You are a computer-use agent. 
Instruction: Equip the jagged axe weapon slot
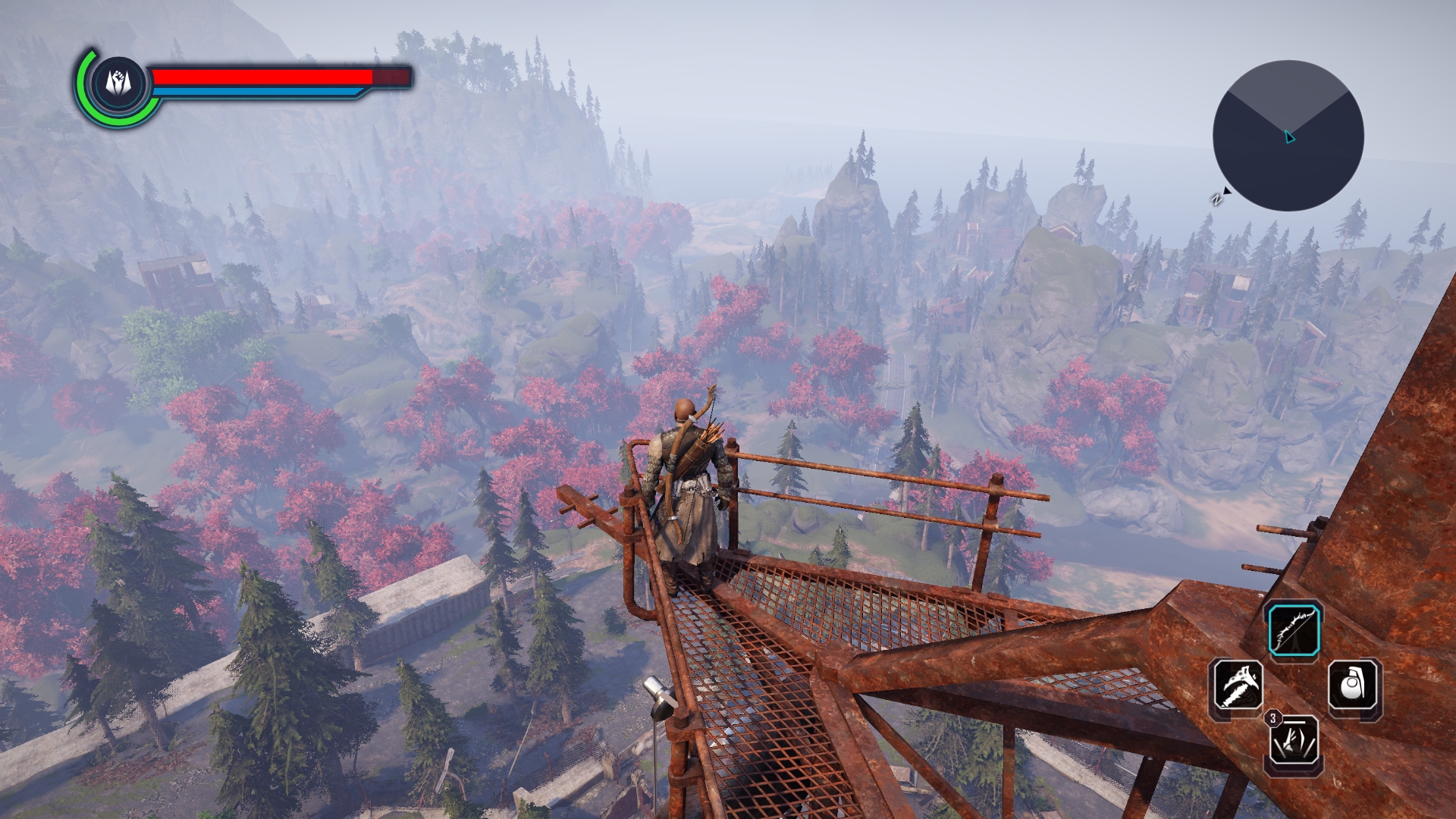[1238, 685]
